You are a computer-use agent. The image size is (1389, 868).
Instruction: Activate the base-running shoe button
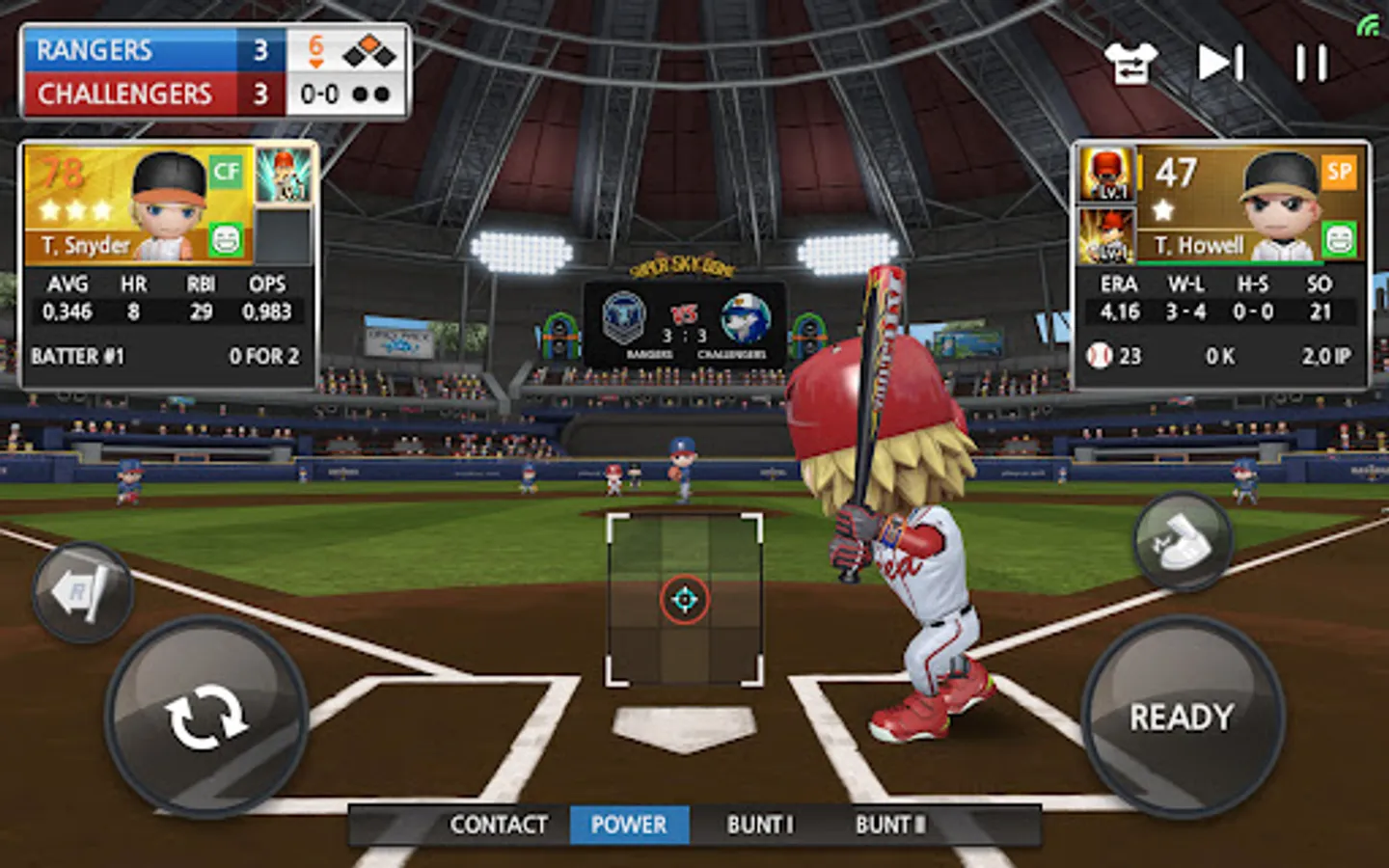[x=1183, y=542]
